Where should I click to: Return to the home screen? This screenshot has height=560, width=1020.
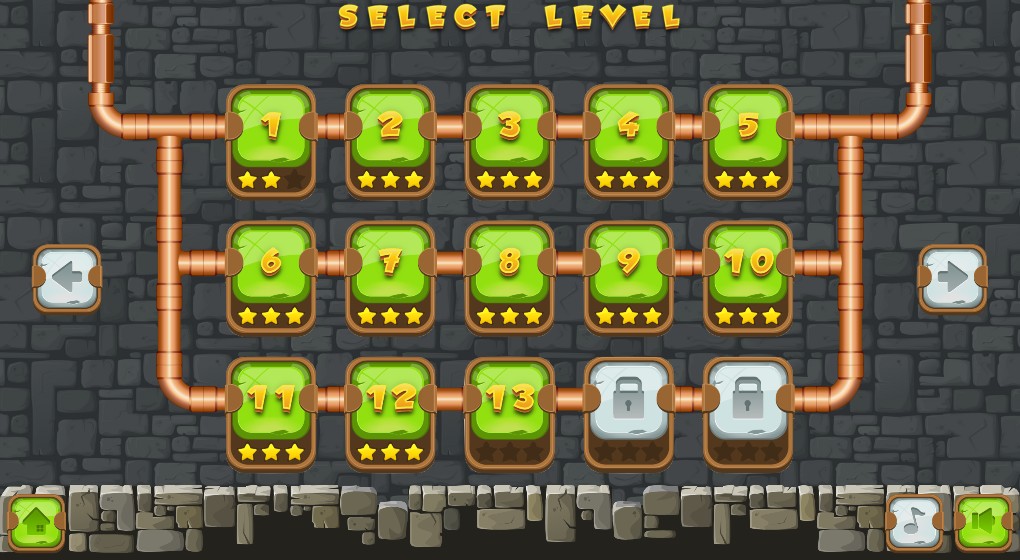click(37, 522)
